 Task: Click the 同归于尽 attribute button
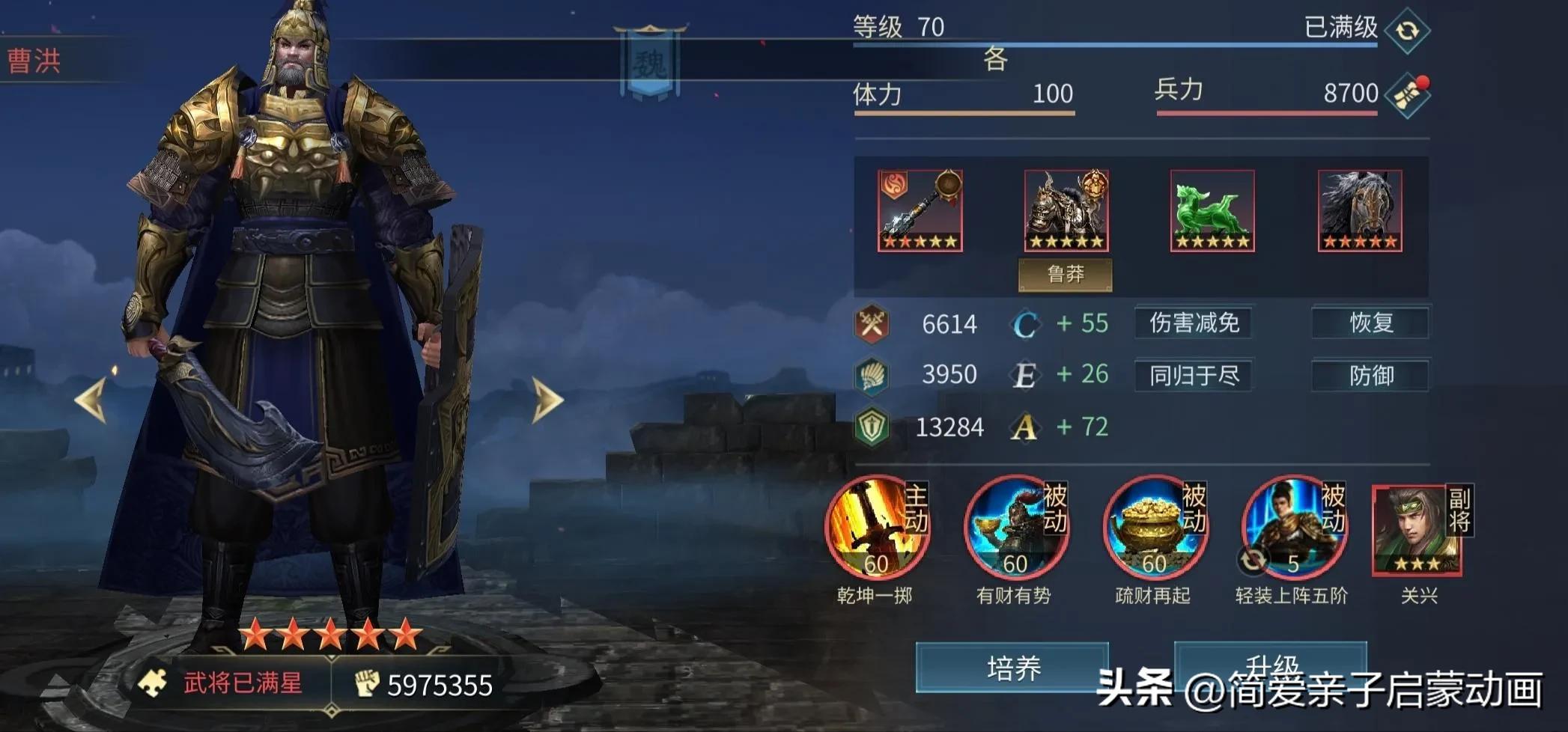click(1195, 376)
